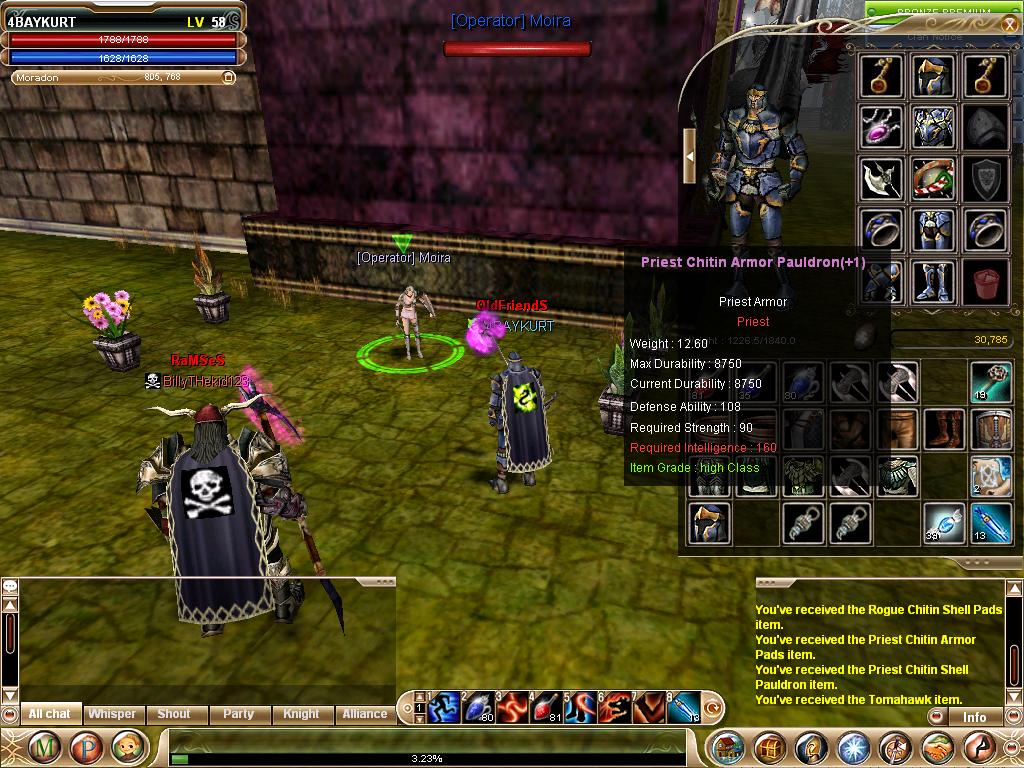
Task: Click the handshake trade icon
Action: pyautogui.click(x=938, y=747)
